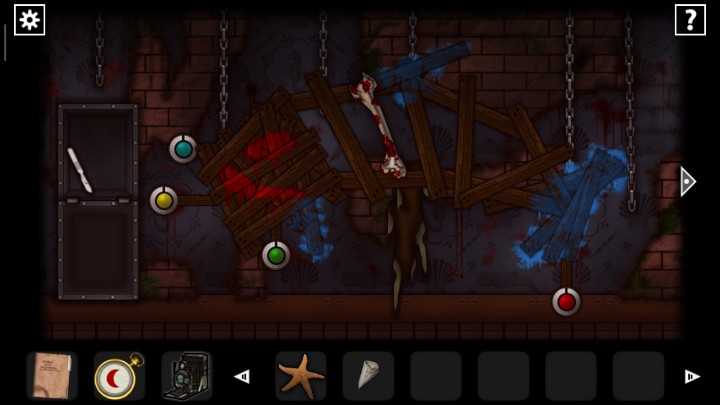The image size is (720, 405).
Task: Open the leather journal
Action: point(51,376)
